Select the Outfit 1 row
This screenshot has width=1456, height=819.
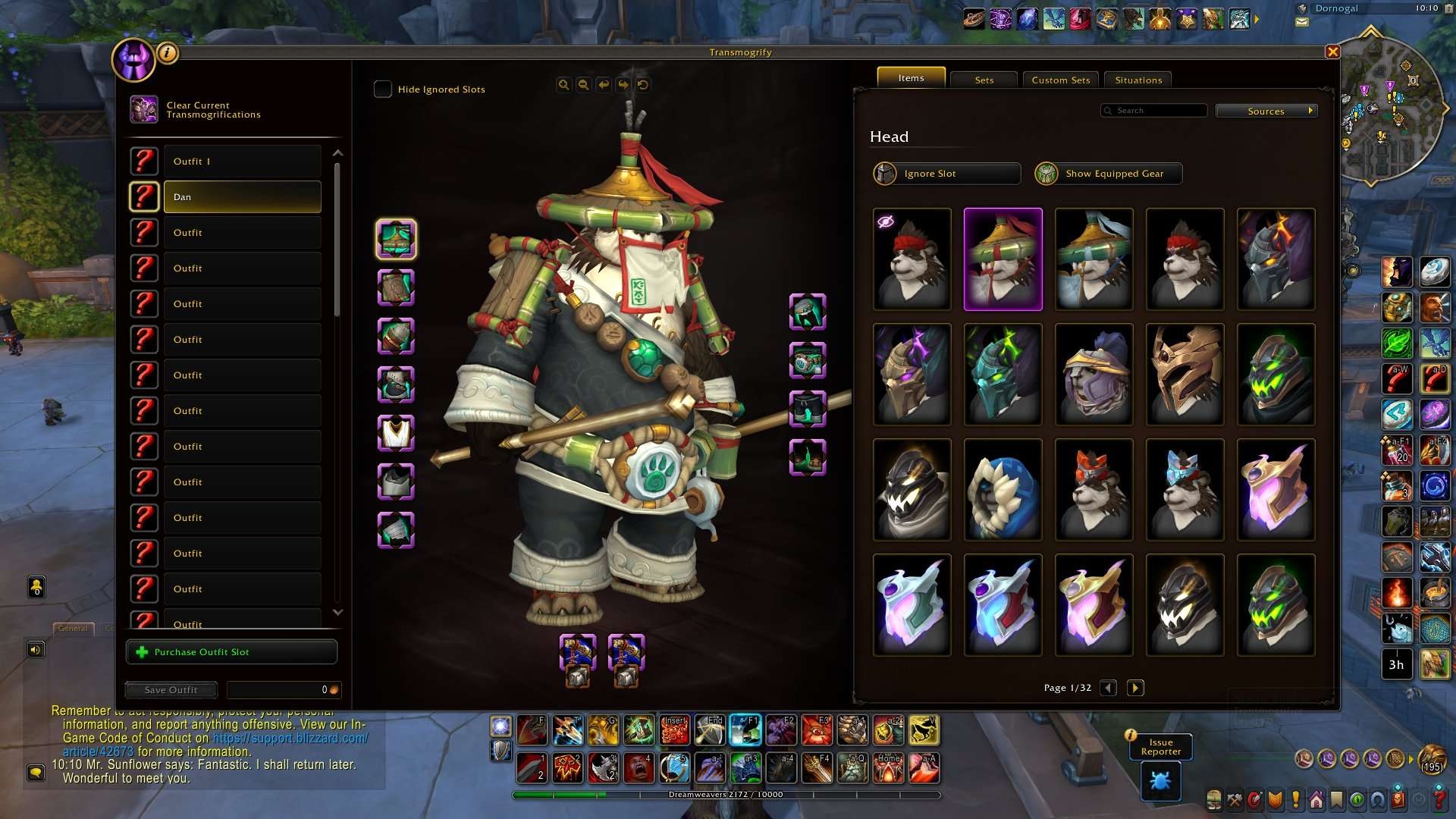coord(242,162)
